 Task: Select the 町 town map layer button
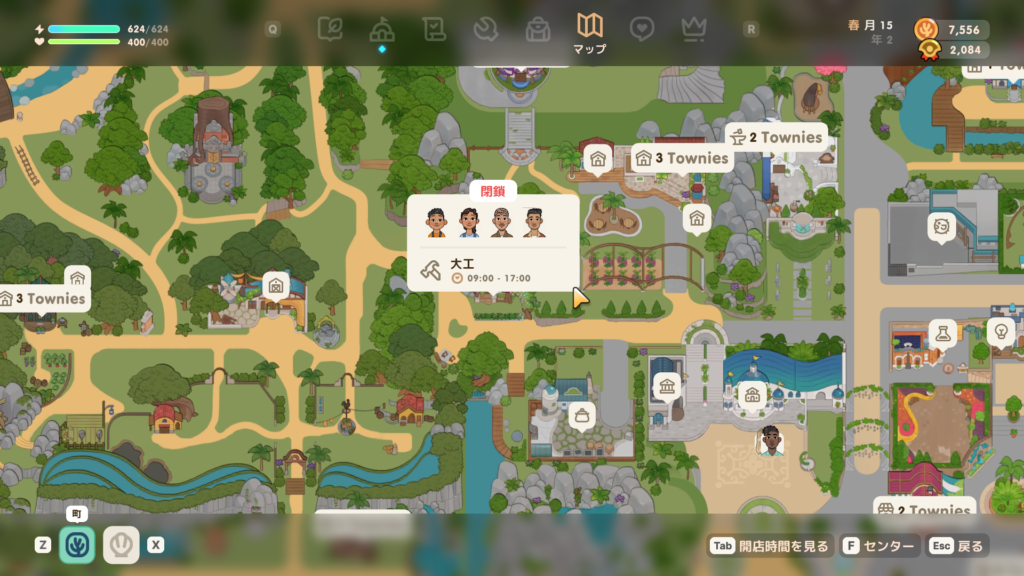77,545
